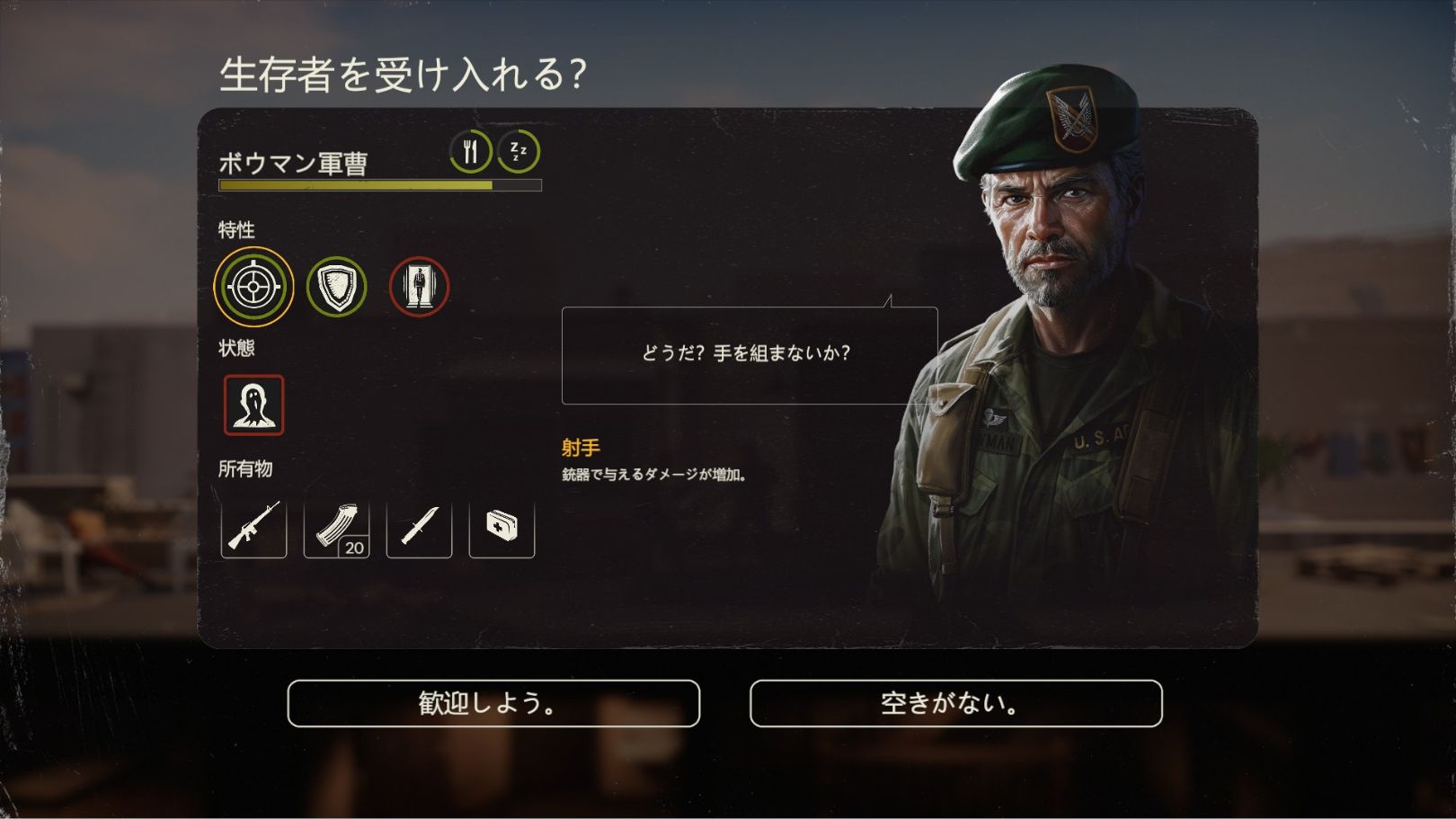Select the crosshair marksman trait icon
This screenshot has height=819, width=1456.
[x=253, y=287]
